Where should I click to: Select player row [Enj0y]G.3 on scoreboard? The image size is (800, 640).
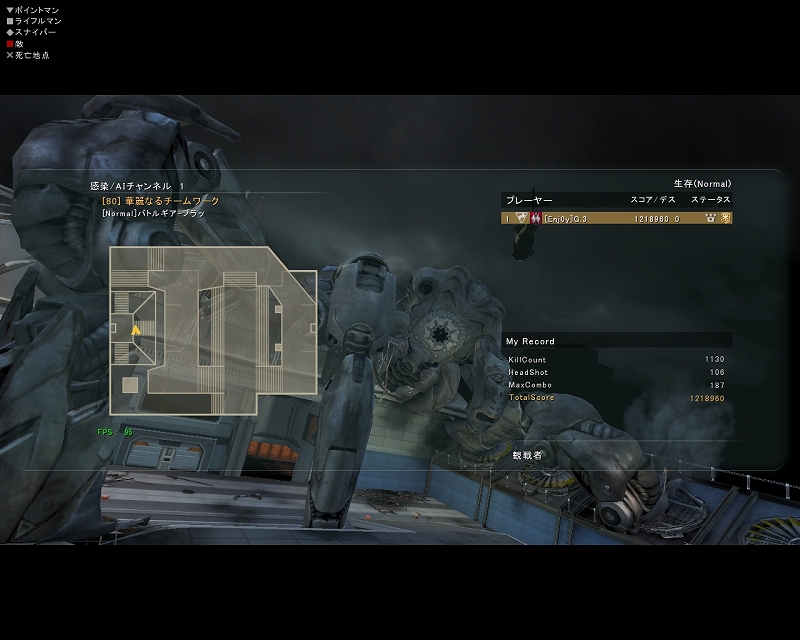[x=616, y=218]
